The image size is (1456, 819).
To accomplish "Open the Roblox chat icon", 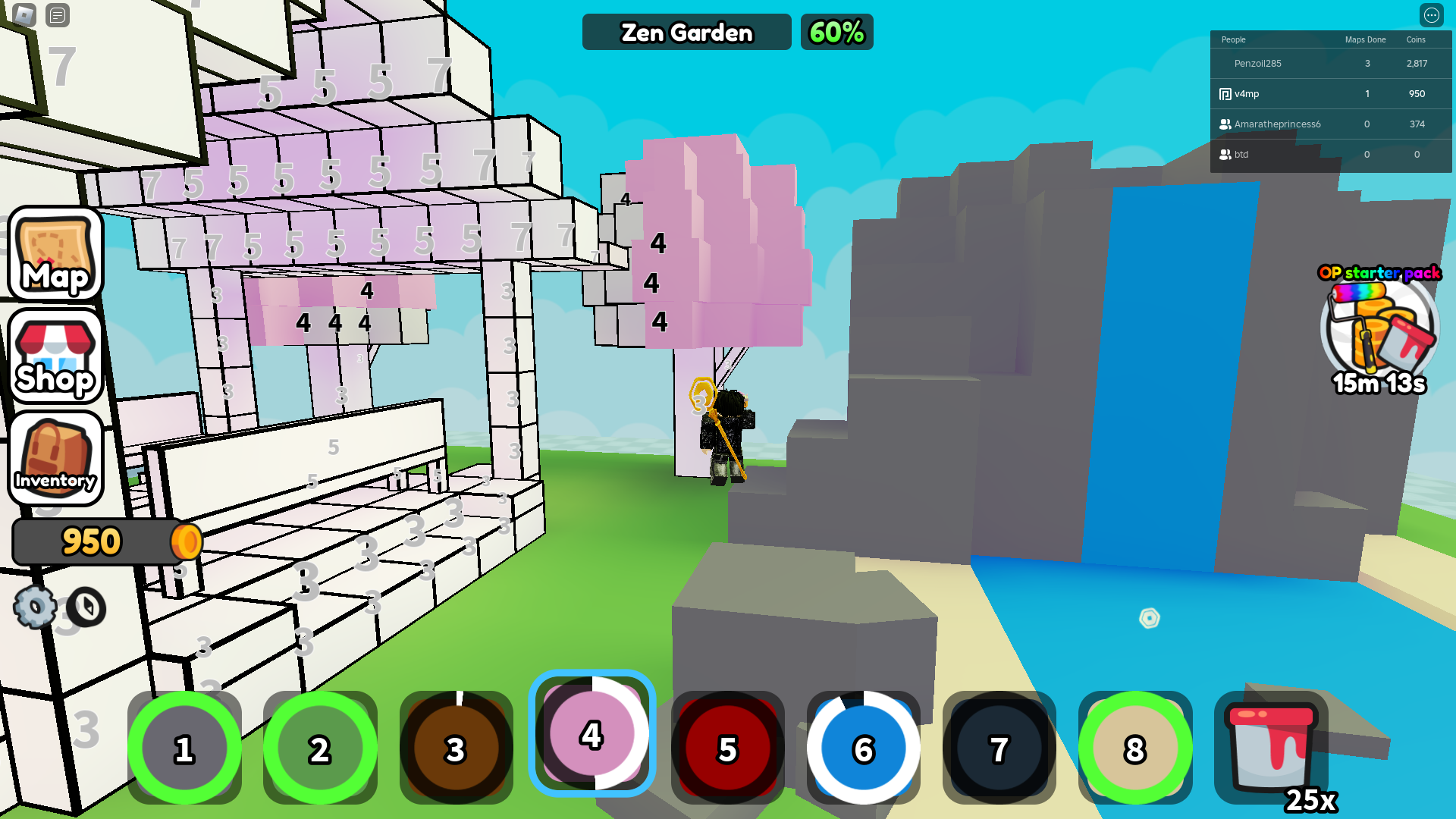I will [58, 15].
